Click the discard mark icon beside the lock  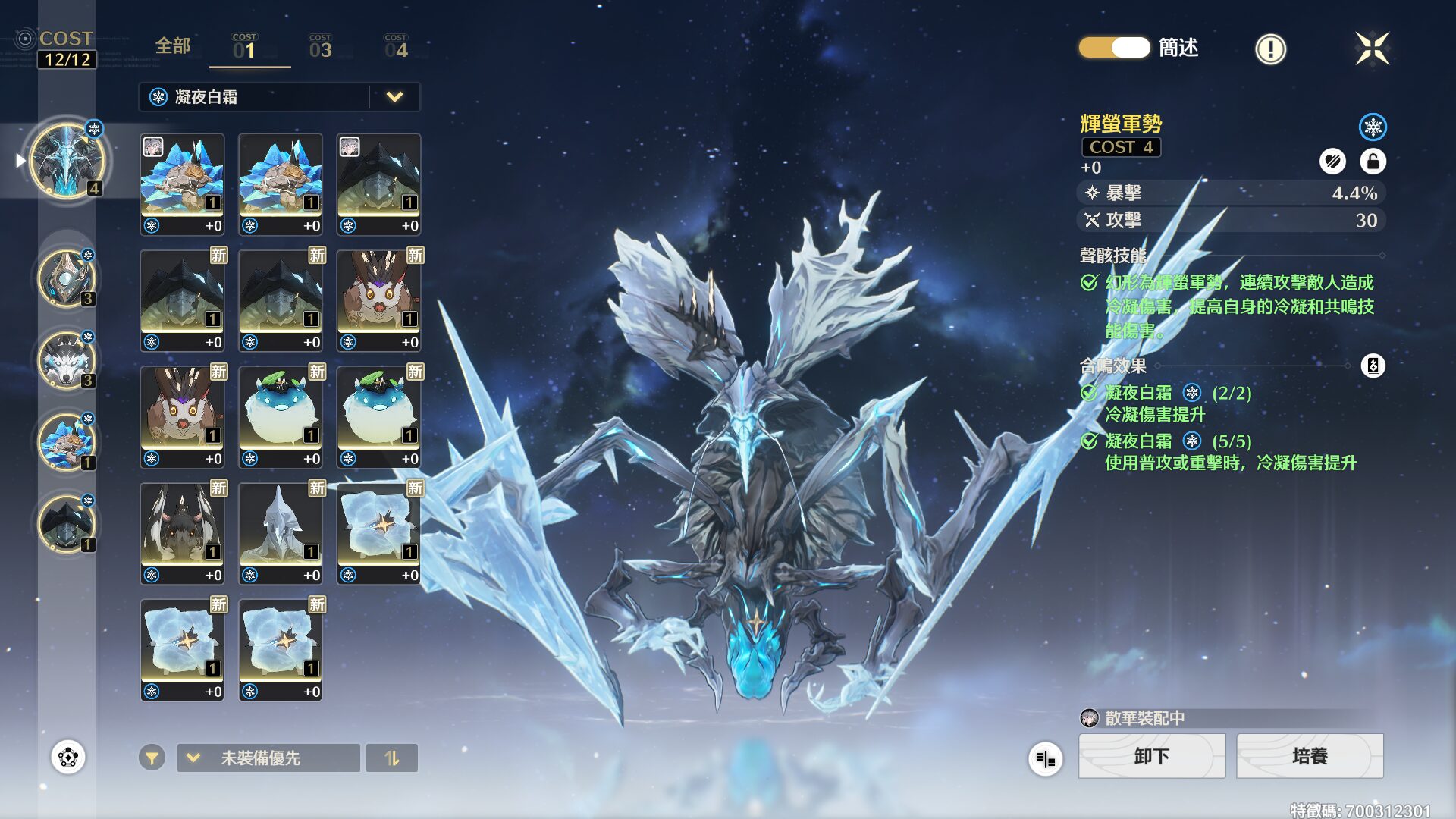[1332, 161]
